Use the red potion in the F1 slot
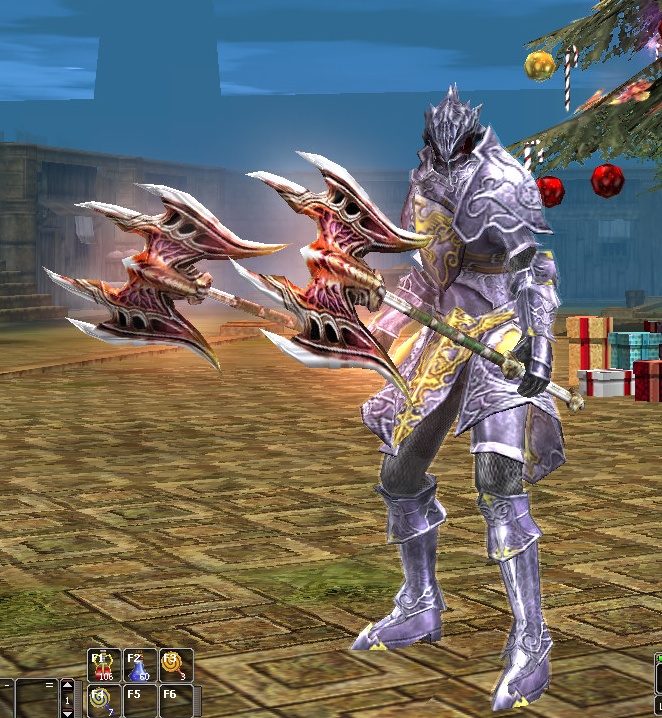The height and width of the screenshot is (718, 662). [x=104, y=665]
